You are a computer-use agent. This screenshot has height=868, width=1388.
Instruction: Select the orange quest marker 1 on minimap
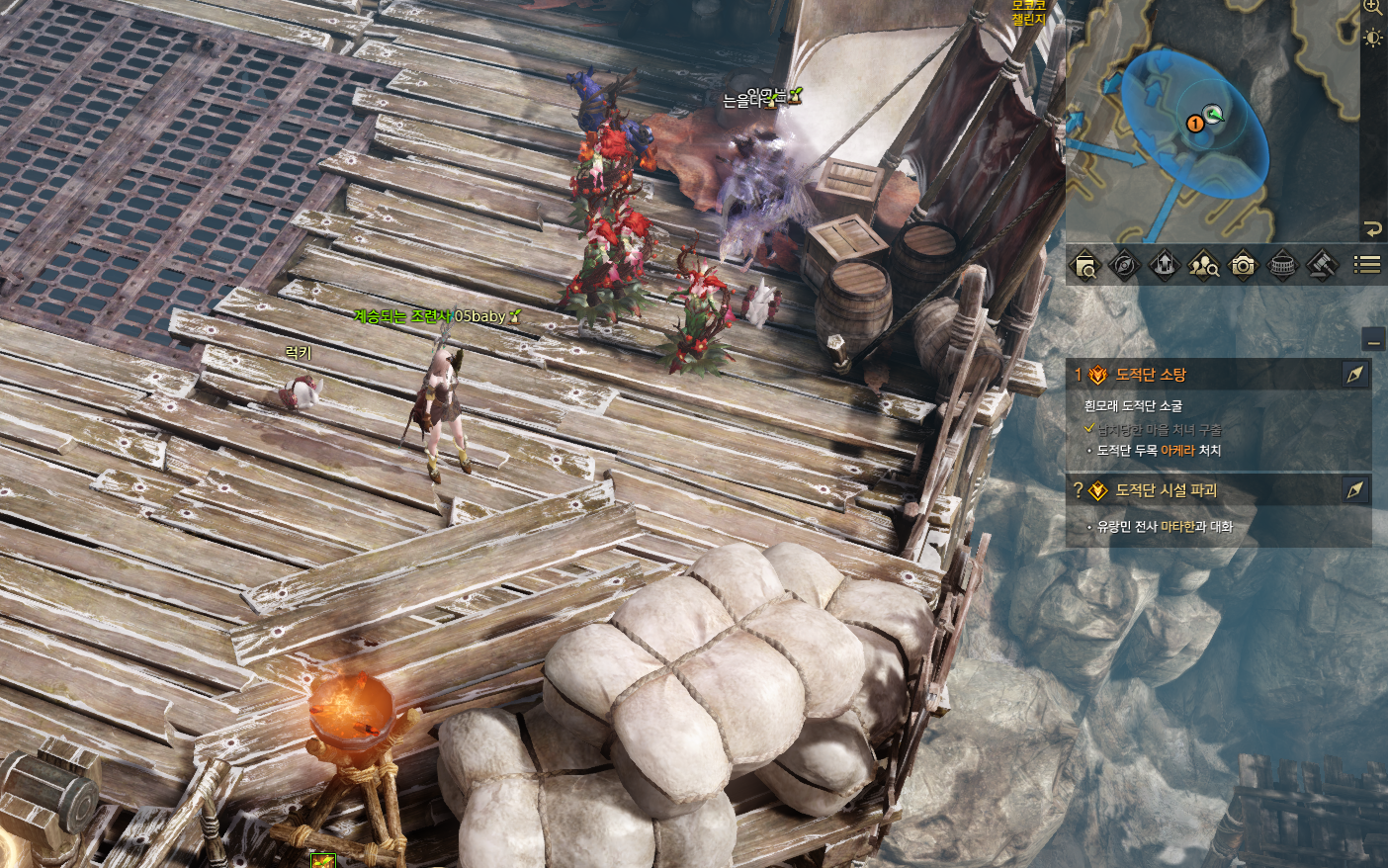(1195, 124)
